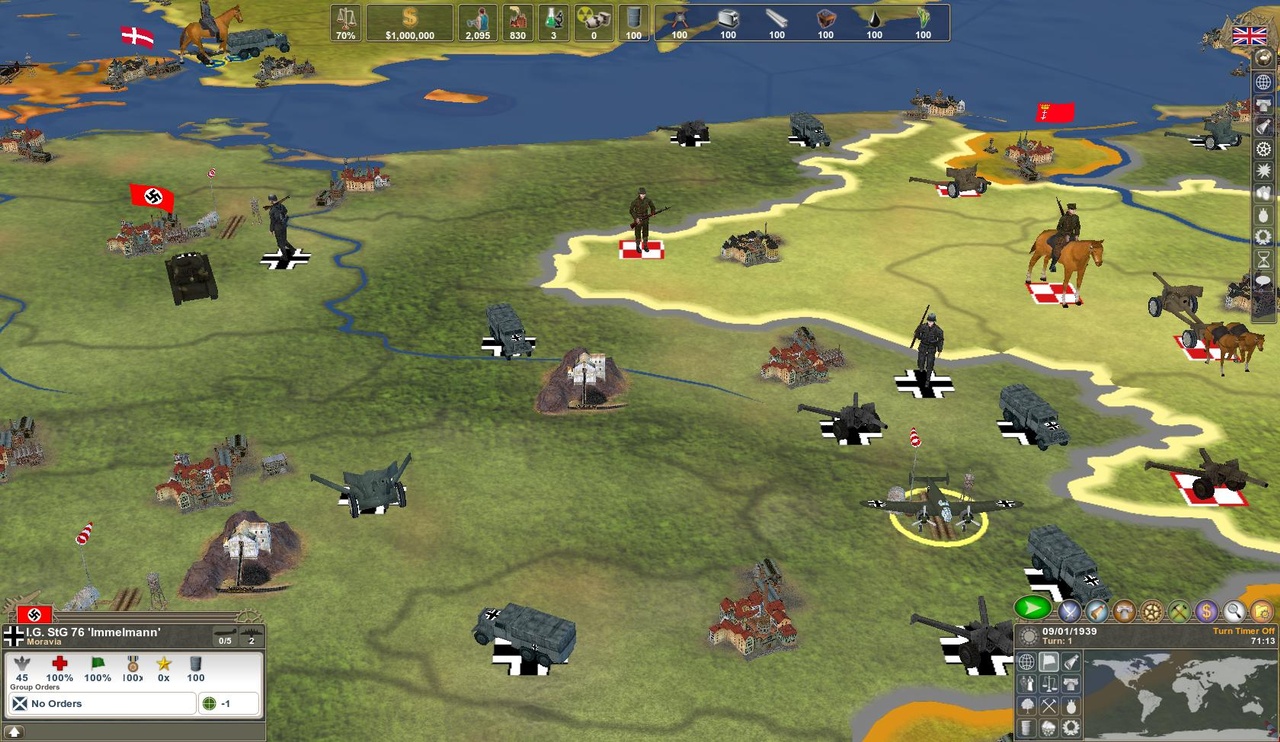Toggle the globe icon atop the right sidebar
The image size is (1280, 742).
pyautogui.click(x=1262, y=82)
